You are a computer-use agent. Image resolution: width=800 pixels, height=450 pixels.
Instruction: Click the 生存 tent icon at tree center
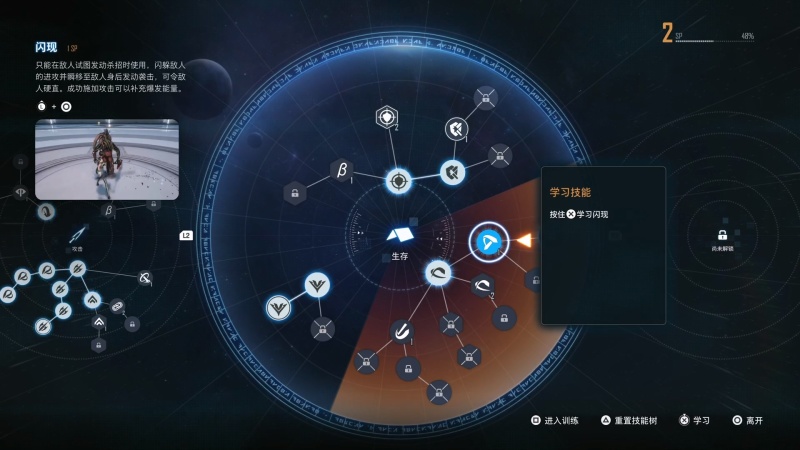(400, 235)
